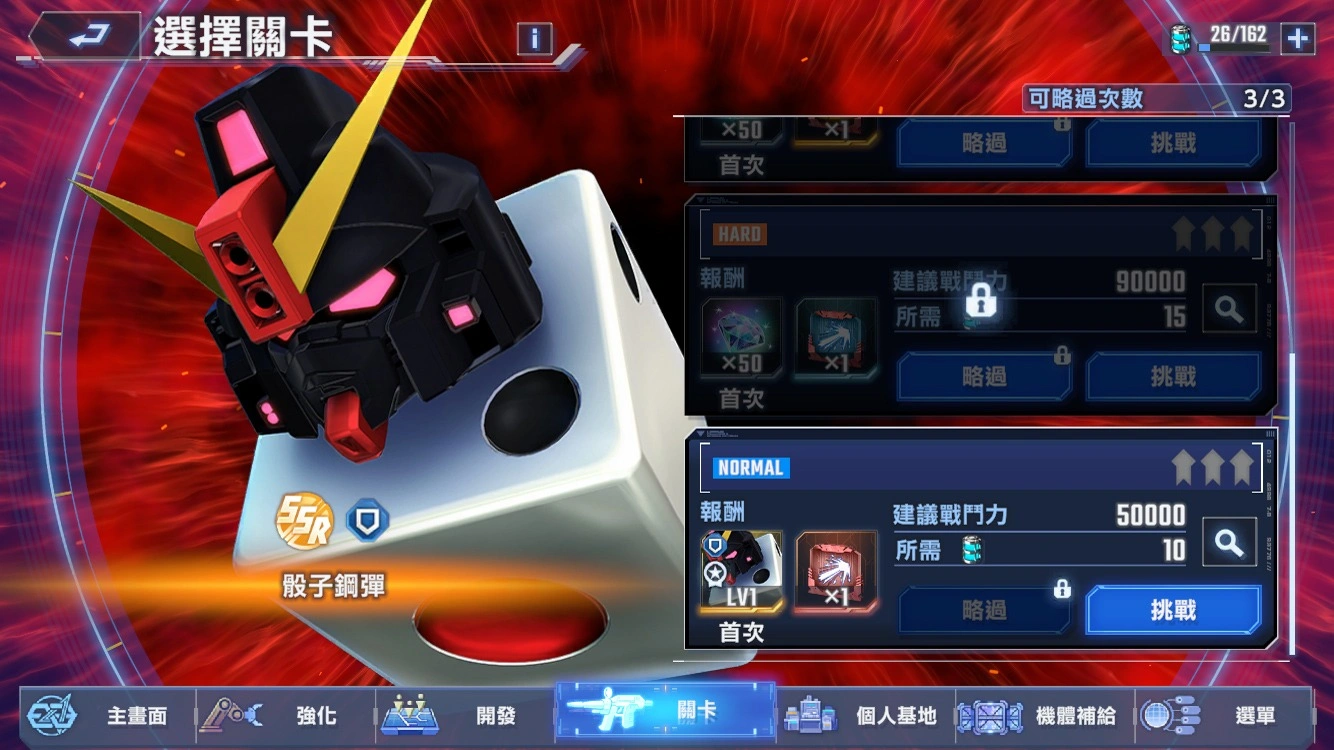
Task: Open the 開發 development flask icon
Action: [409, 716]
